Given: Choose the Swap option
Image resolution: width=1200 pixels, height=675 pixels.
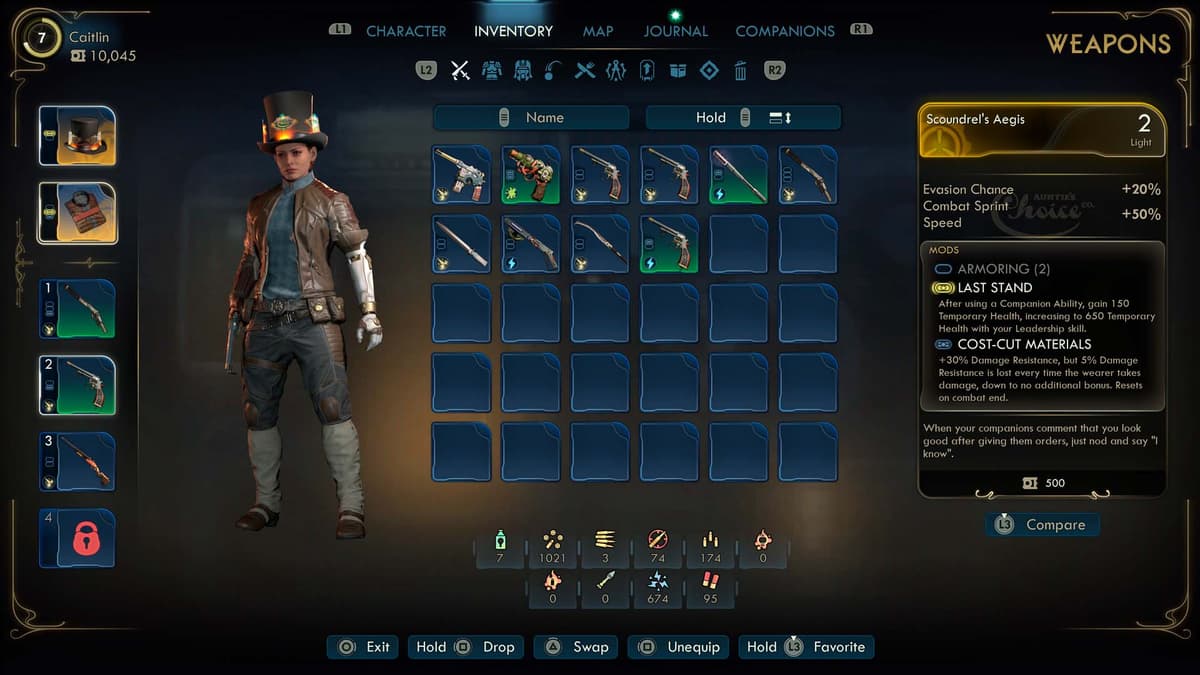Looking at the screenshot, I should 576,647.
